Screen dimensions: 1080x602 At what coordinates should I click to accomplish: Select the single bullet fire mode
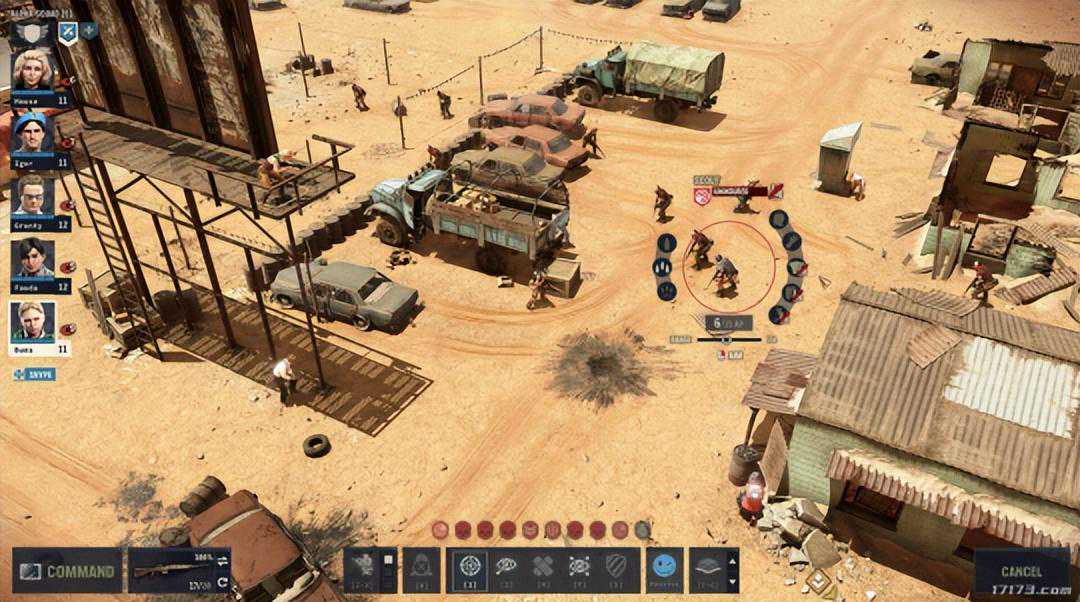(666, 243)
